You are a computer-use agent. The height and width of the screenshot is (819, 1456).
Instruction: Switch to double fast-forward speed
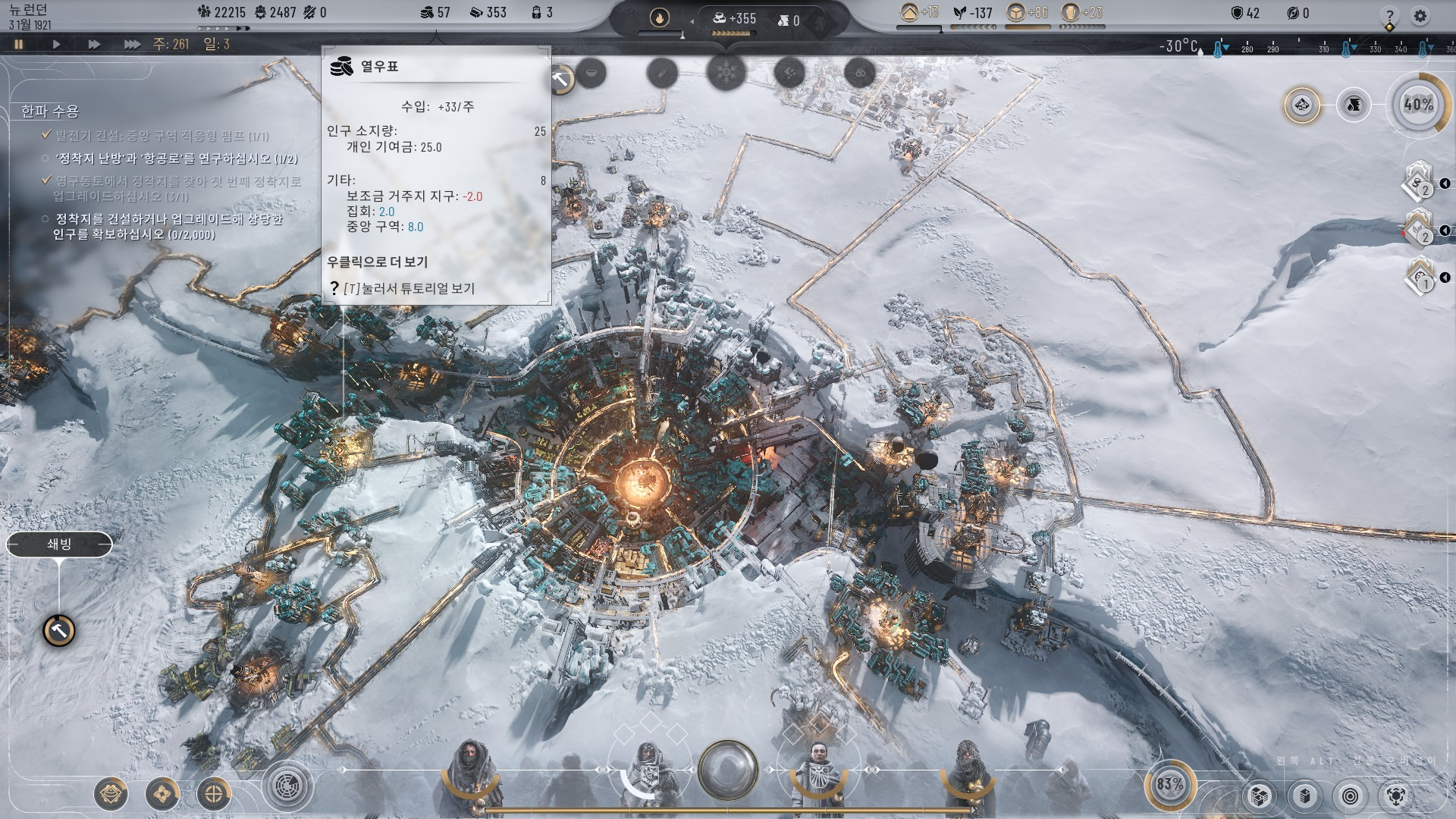pyautogui.click(x=94, y=45)
